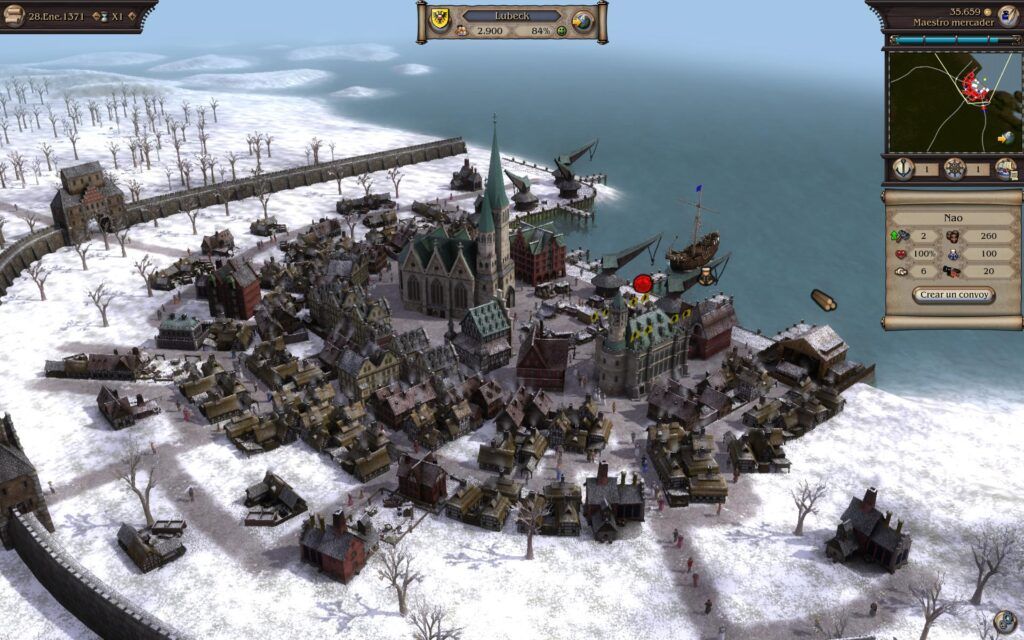Create a convoy with Crear un convoy
1024x640 pixels.
(953, 296)
